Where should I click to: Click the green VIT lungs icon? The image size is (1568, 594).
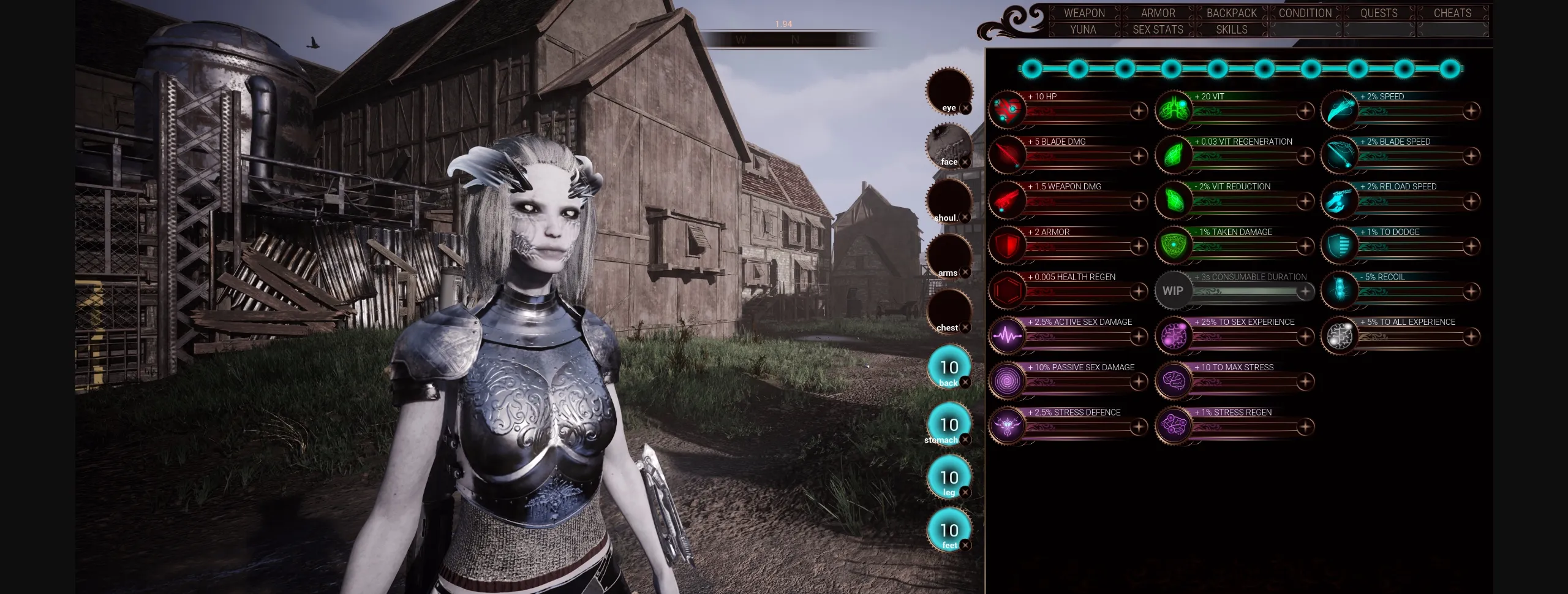coord(1174,110)
